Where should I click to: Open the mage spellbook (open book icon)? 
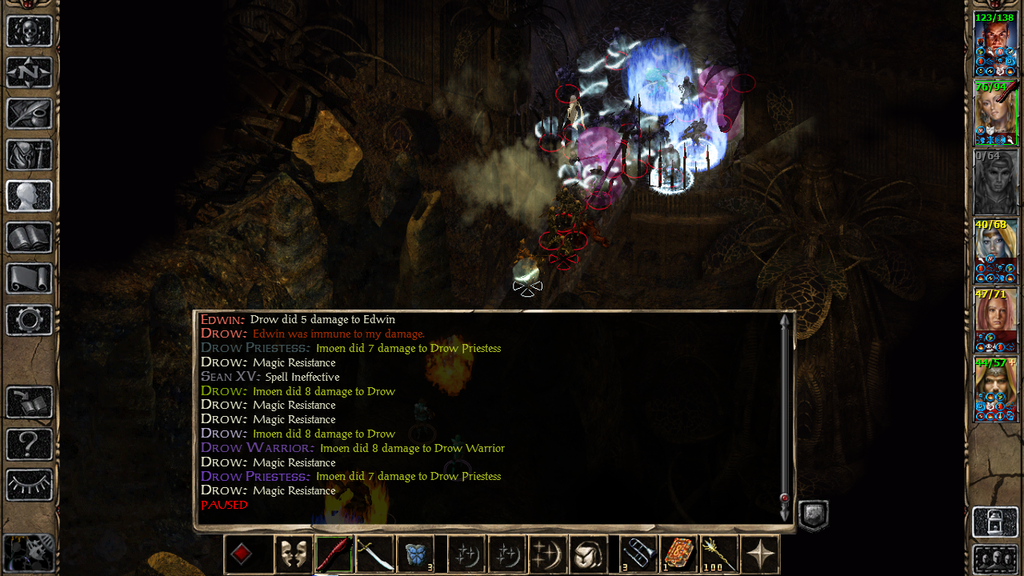(29, 237)
